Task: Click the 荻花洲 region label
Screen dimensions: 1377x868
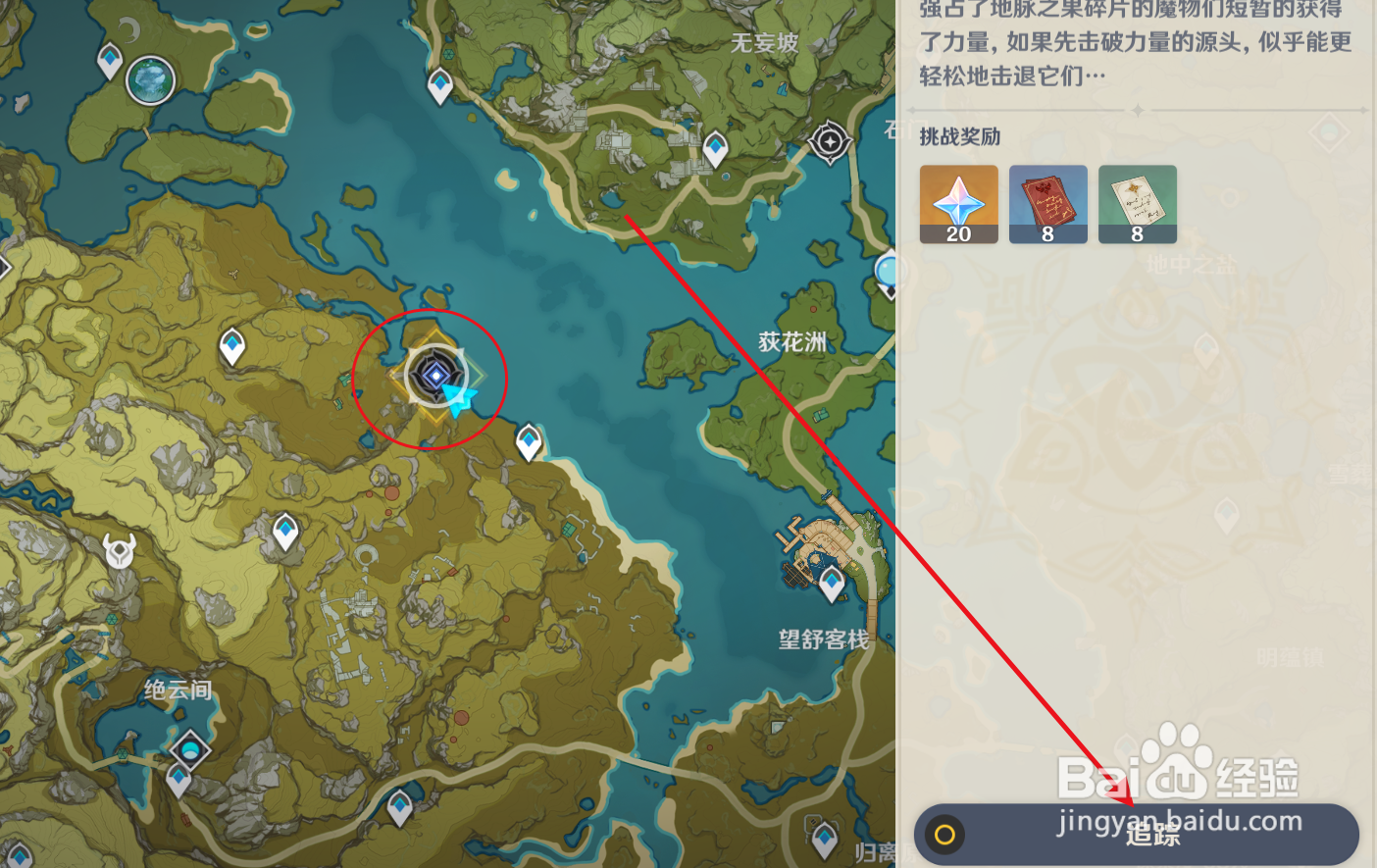Action: point(792,340)
